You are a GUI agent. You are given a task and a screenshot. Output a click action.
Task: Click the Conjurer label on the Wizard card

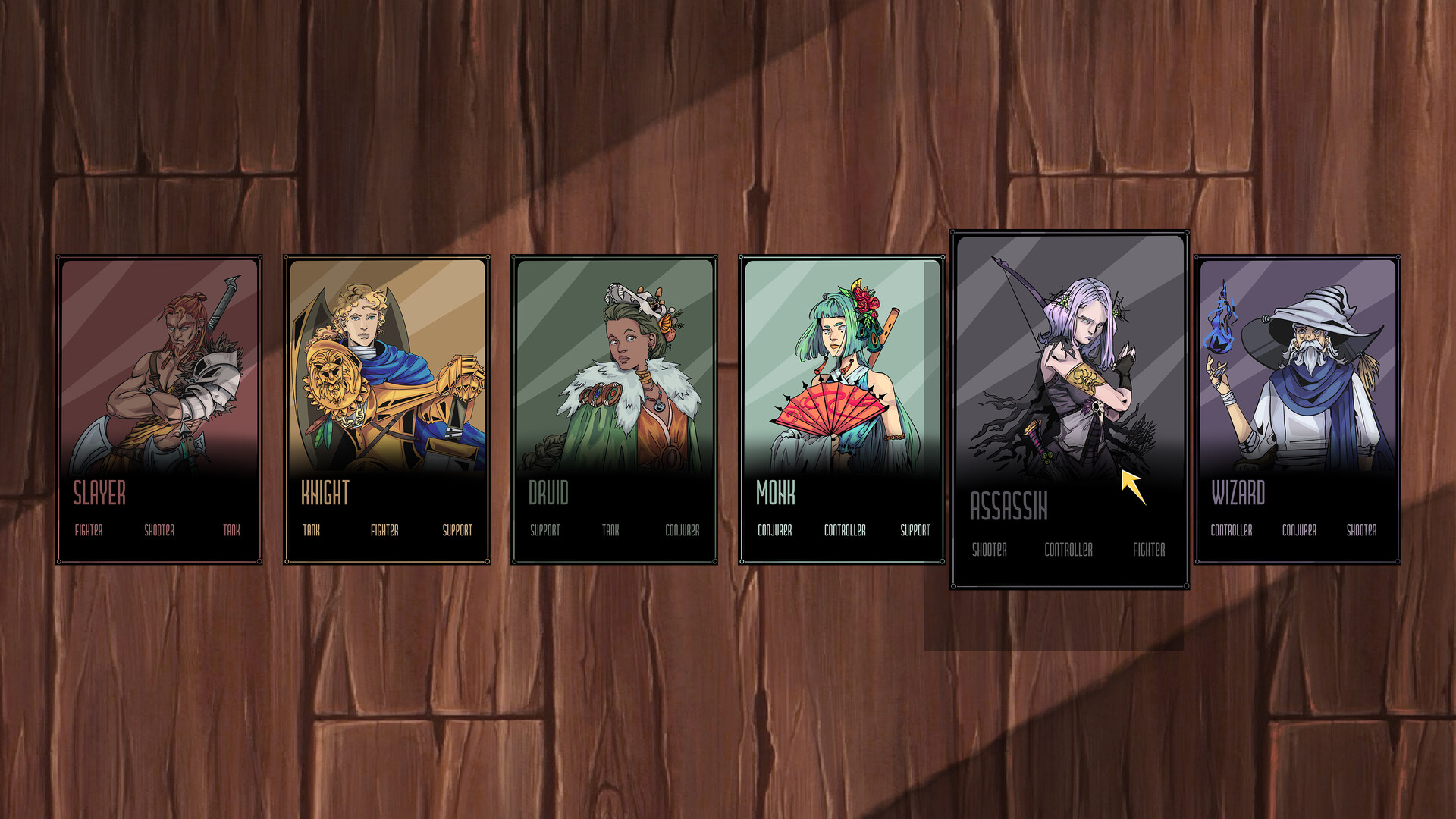(1299, 531)
